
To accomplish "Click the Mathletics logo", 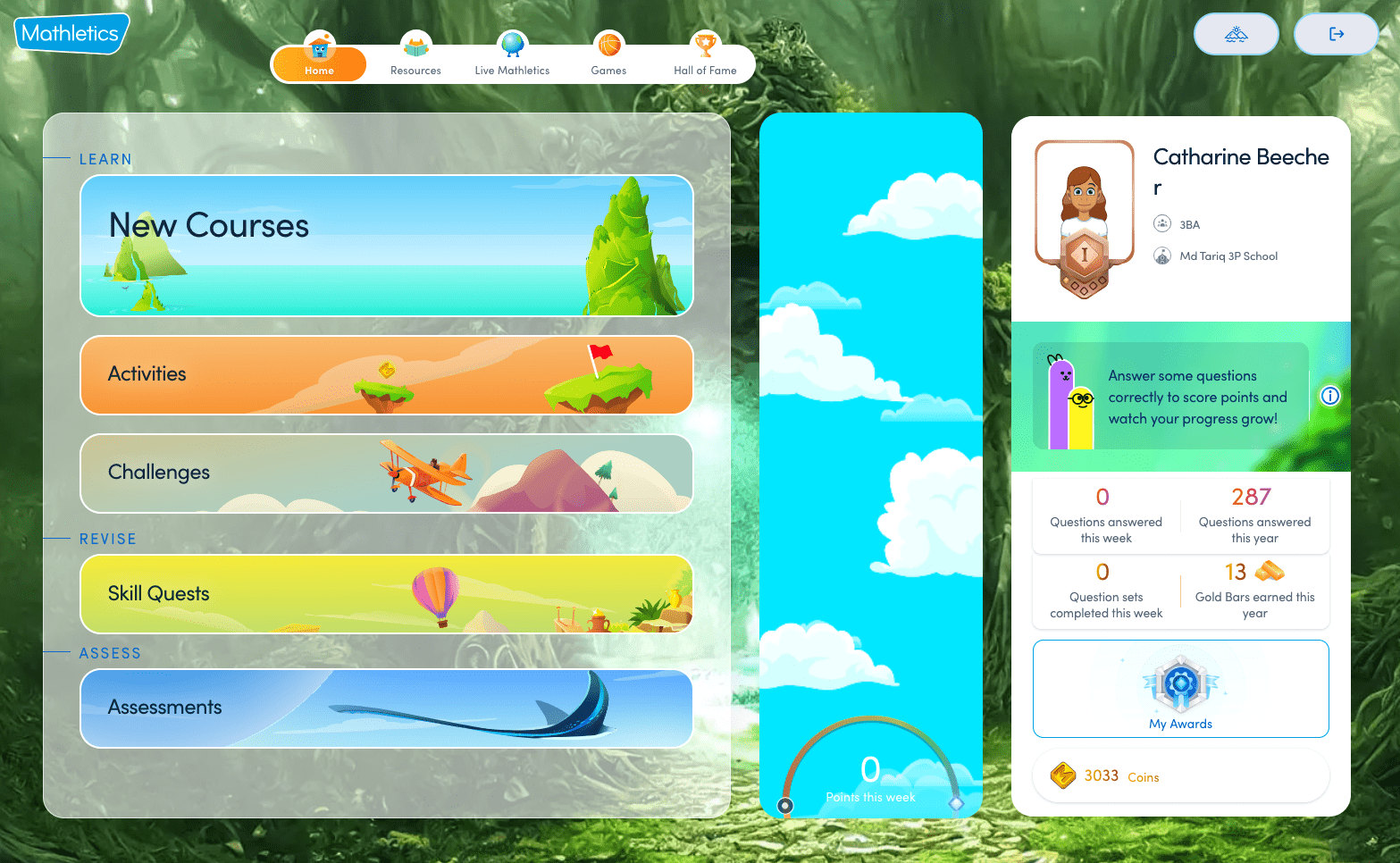I will coord(70,32).
